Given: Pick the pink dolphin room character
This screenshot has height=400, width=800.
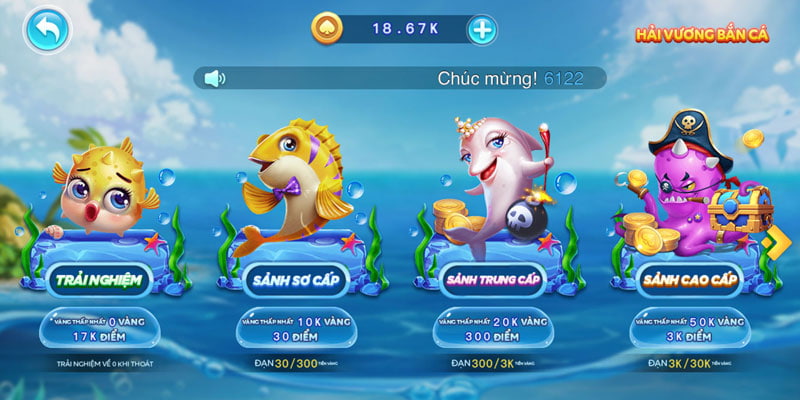Looking at the screenshot, I should click(x=496, y=180).
